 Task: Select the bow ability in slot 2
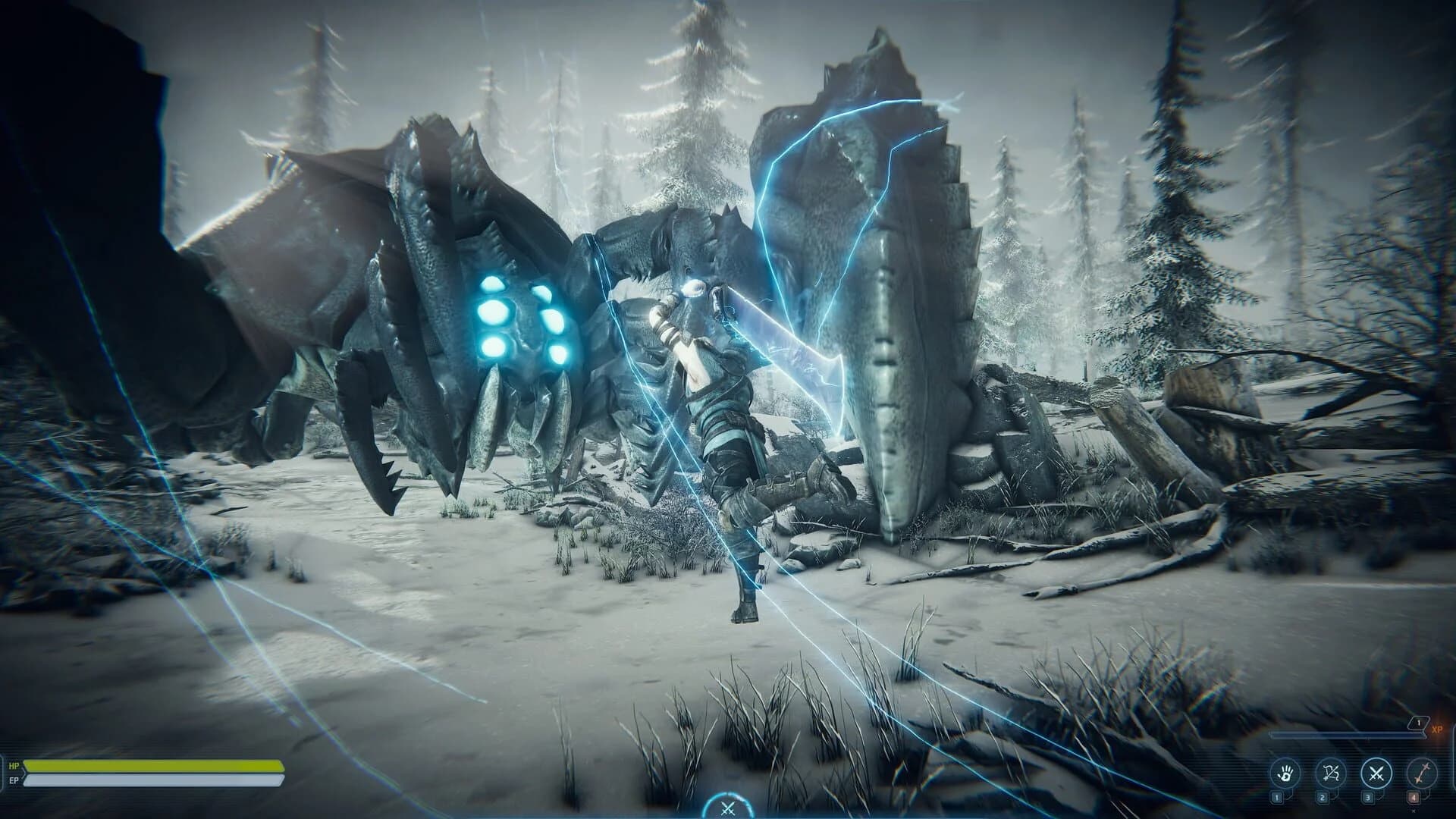(1329, 773)
